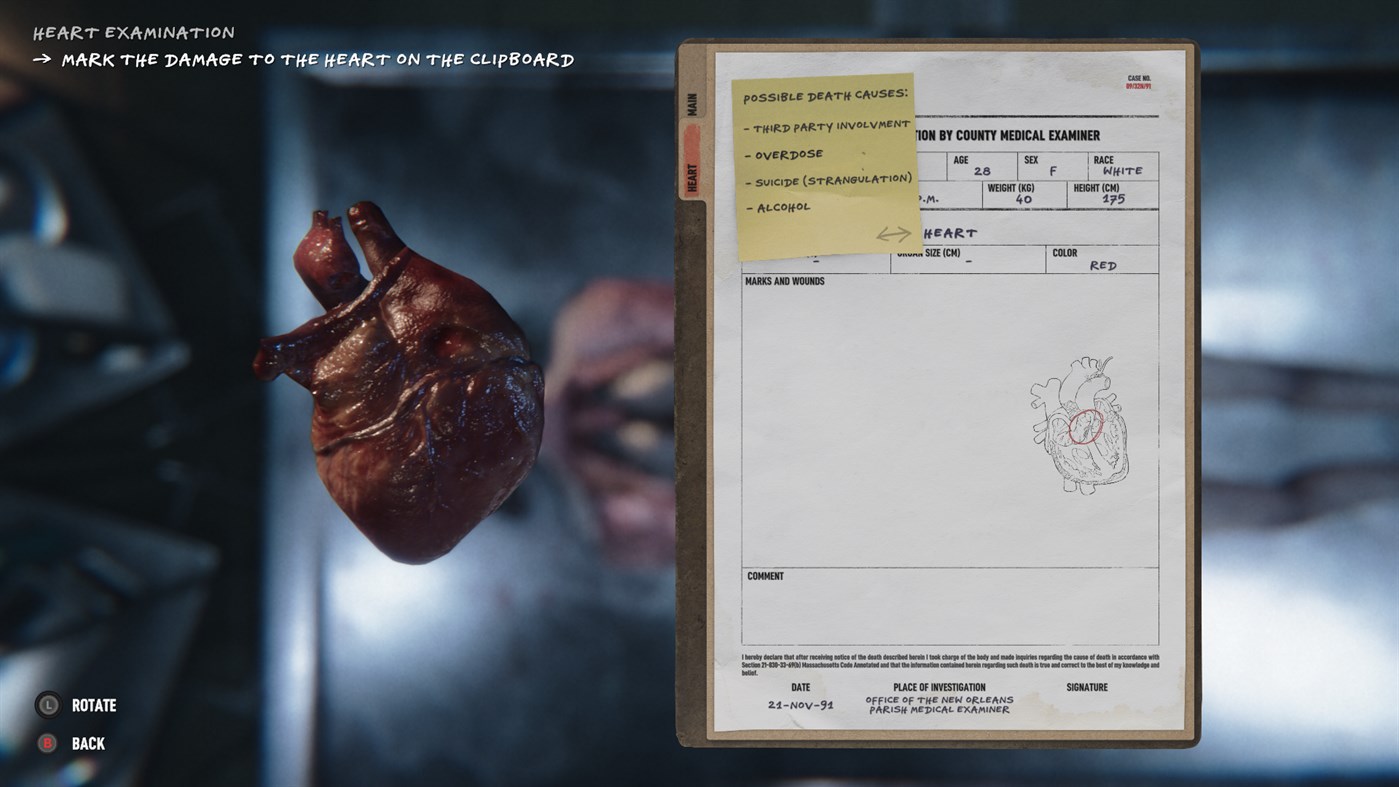Mark 'Alcohol' on the possible causes list
The image size is (1399, 787).
(780, 206)
